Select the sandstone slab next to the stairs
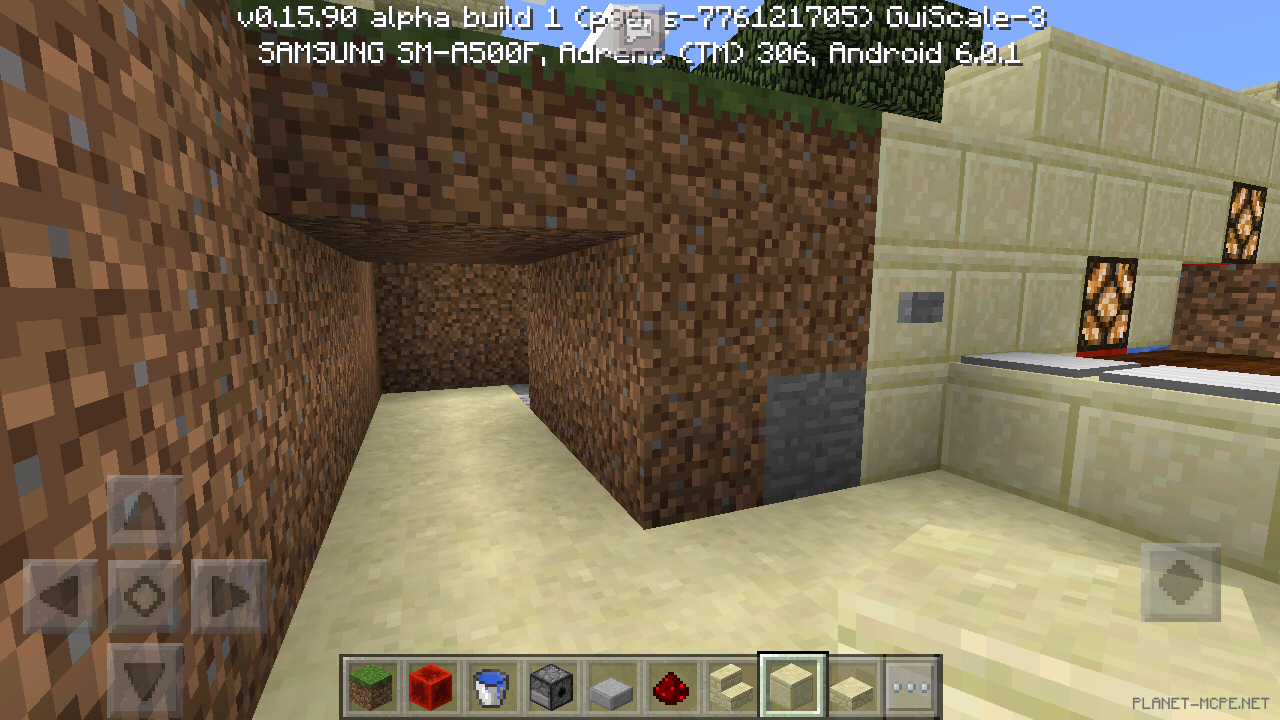This screenshot has width=1280, height=720. pyautogui.click(x=851, y=687)
